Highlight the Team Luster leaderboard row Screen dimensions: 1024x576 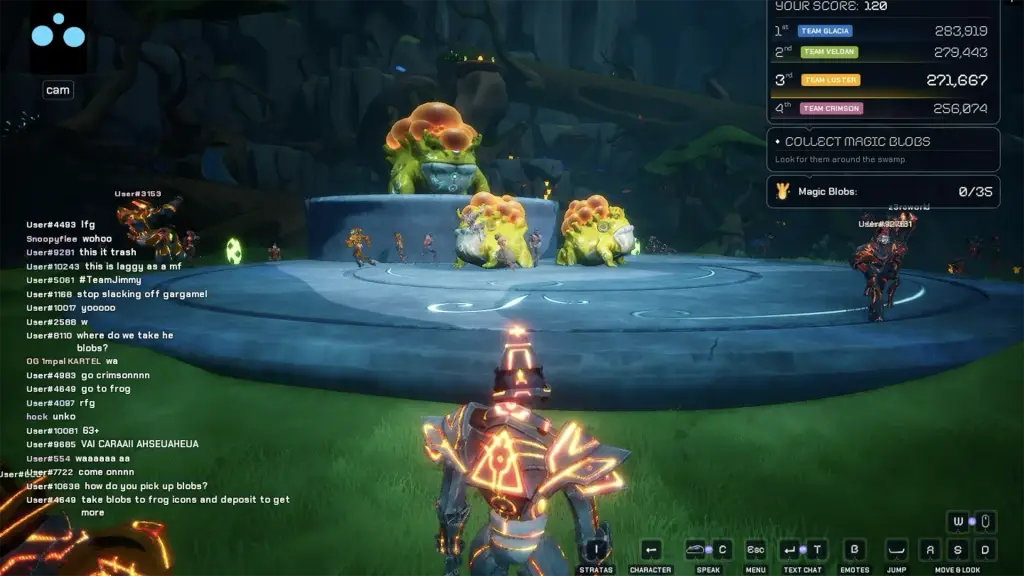point(882,80)
